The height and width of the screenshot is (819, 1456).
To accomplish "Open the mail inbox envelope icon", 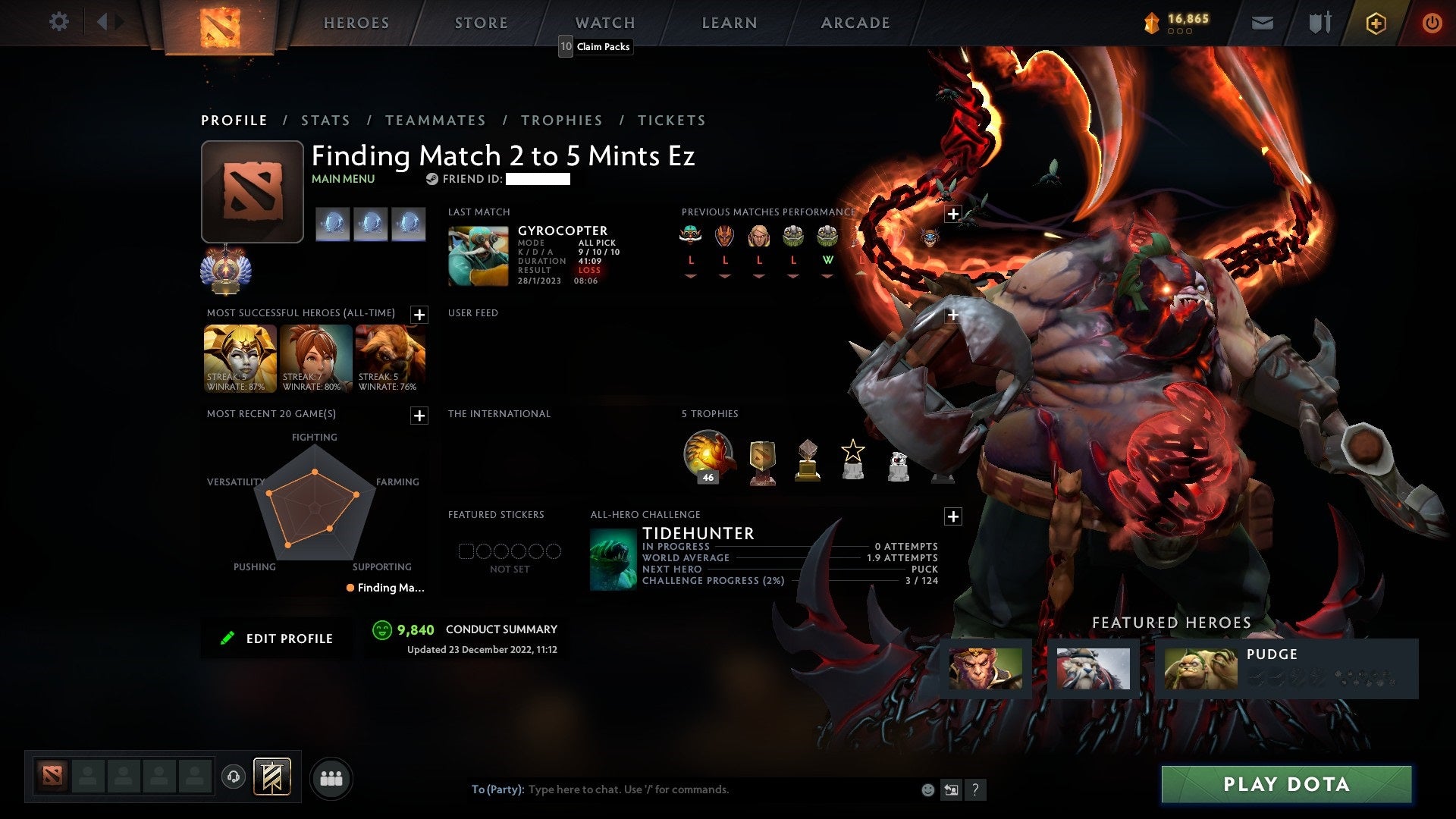I will pyautogui.click(x=1262, y=23).
